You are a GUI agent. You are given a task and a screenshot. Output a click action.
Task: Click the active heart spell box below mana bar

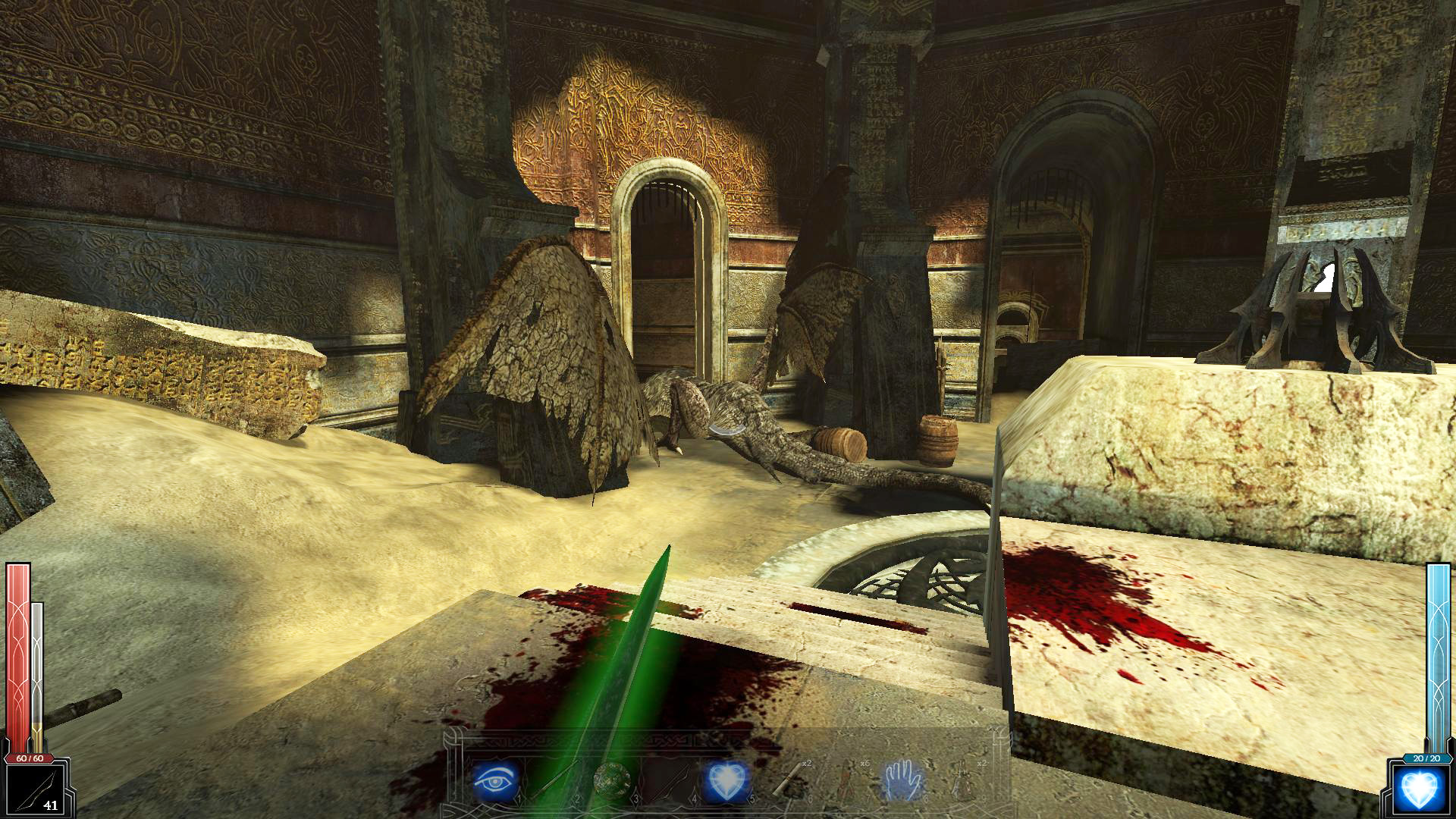pos(1420,789)
